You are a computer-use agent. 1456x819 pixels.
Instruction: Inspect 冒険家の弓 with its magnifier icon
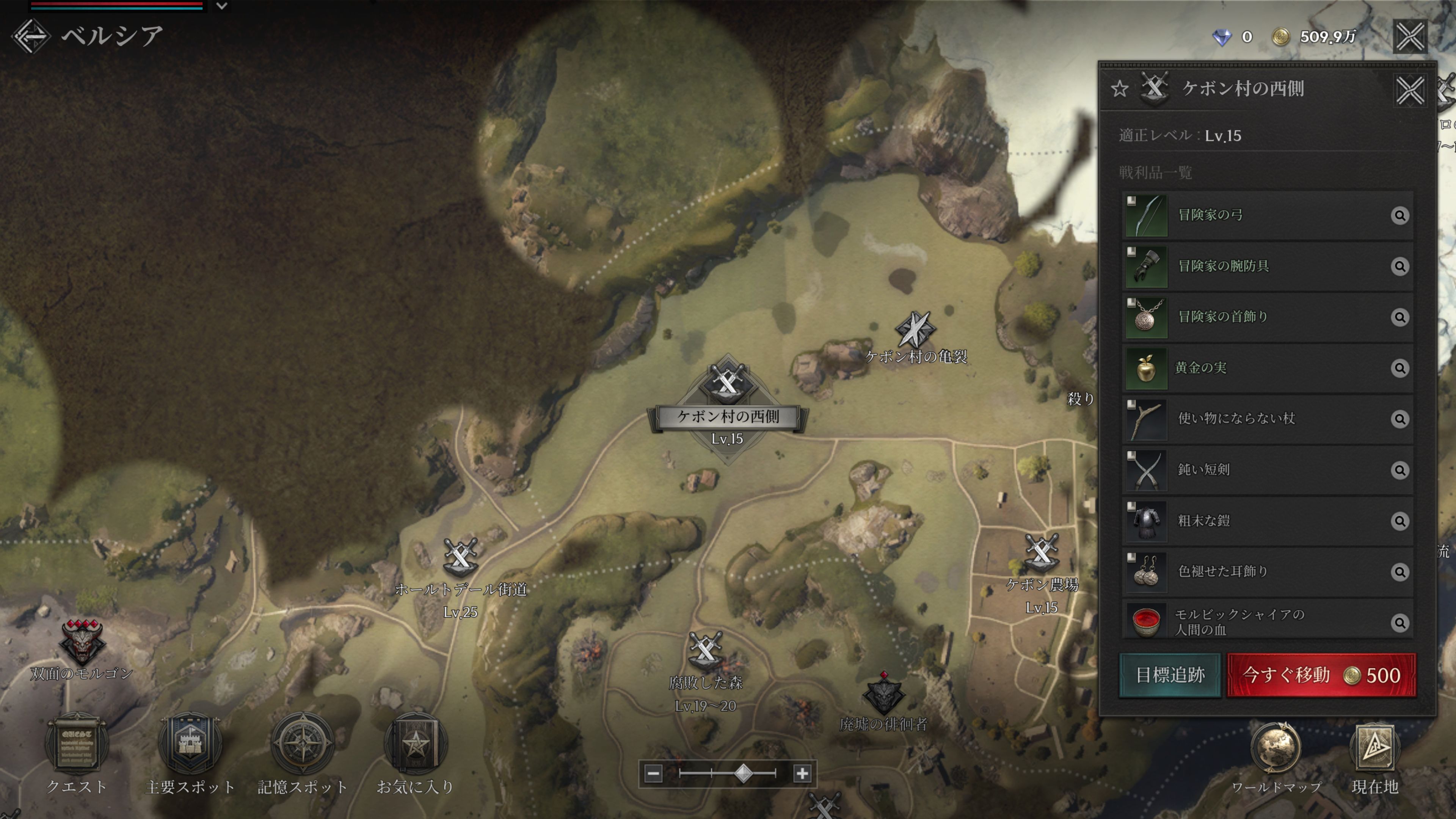pos(1400,215)
